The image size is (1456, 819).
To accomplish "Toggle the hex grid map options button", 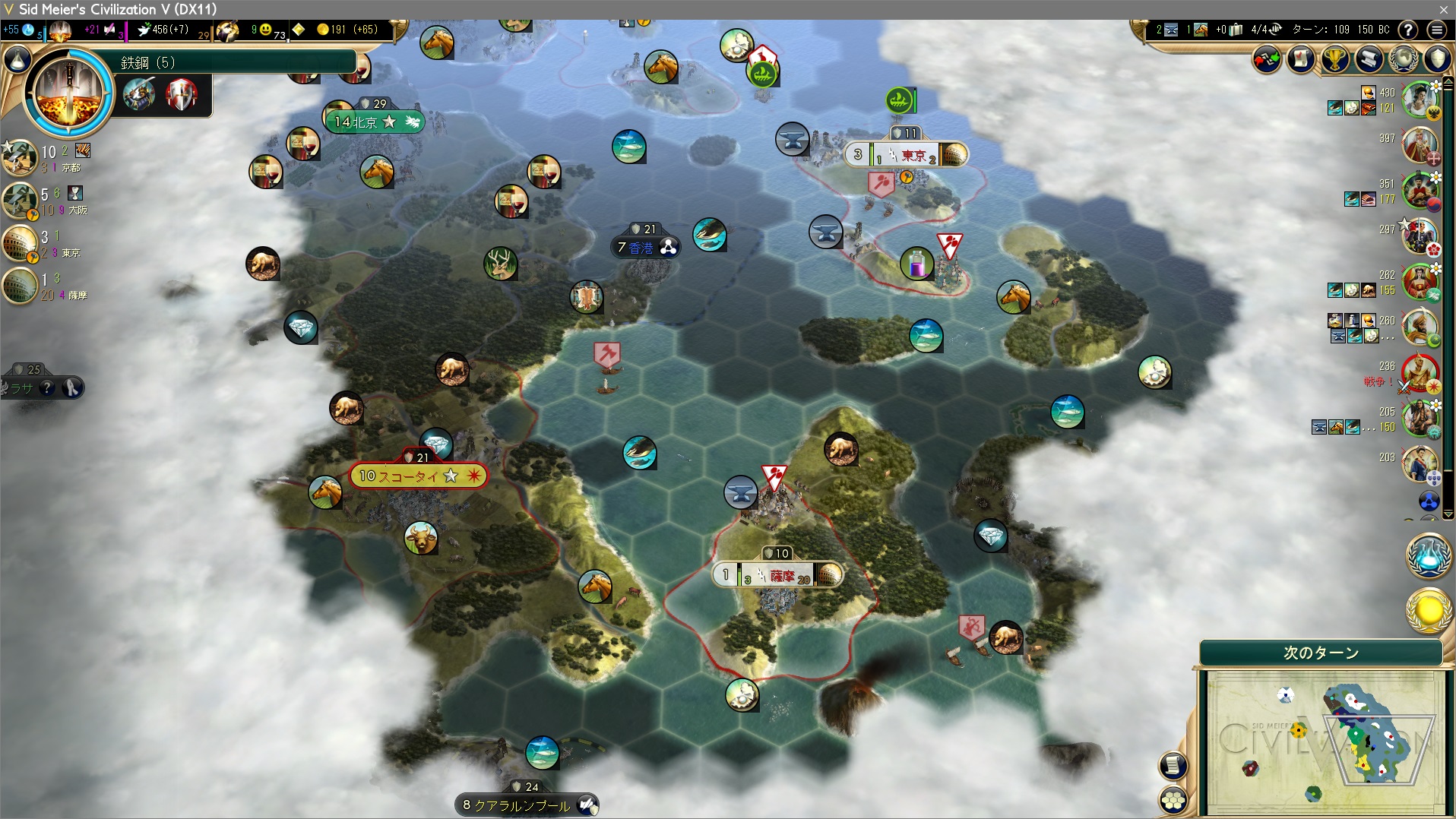I will 1173,799.
